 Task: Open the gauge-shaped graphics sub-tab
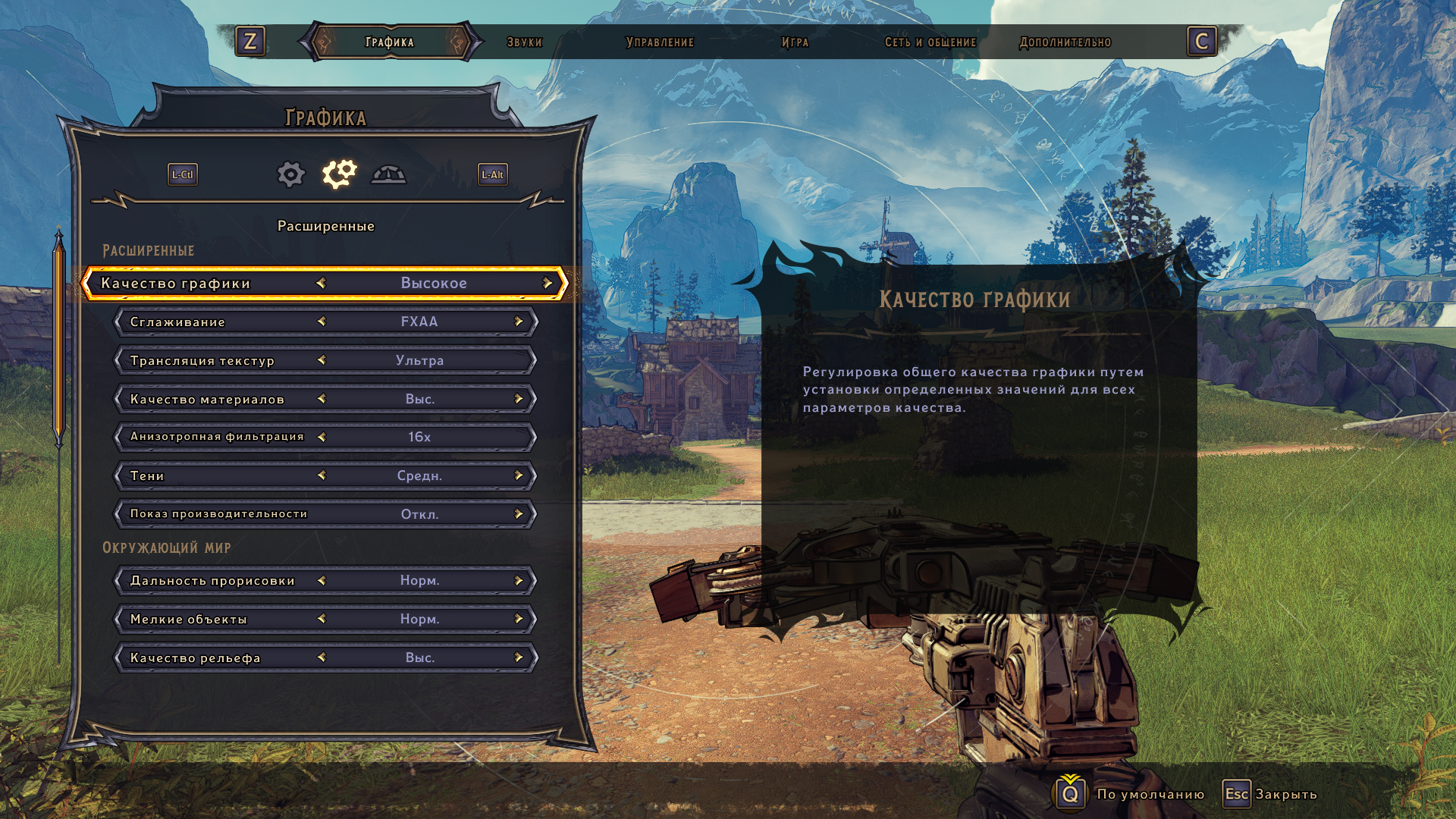click(388, 174)
